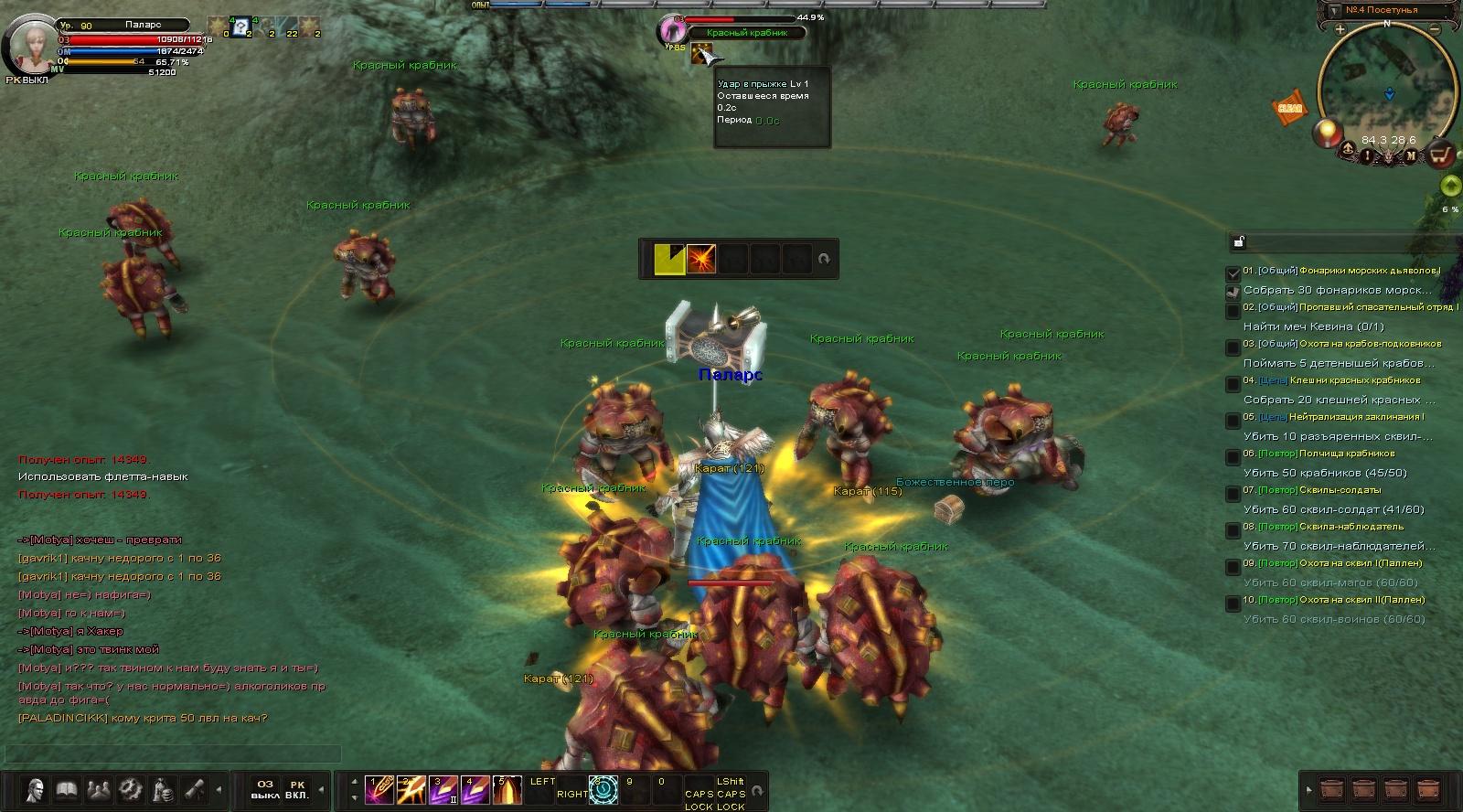Open the gear settings icon
1463x812 pixels.
130,789
